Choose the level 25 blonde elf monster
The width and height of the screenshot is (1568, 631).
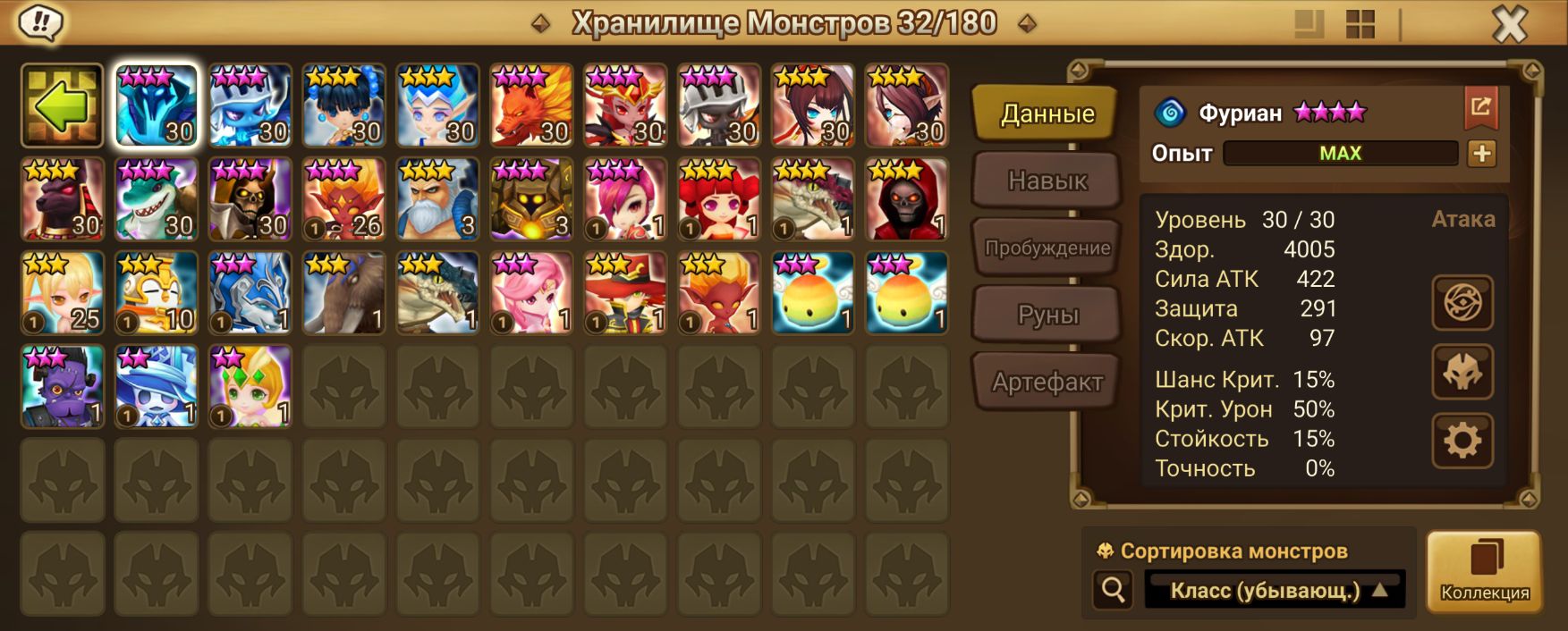click(x=63, y=293)
